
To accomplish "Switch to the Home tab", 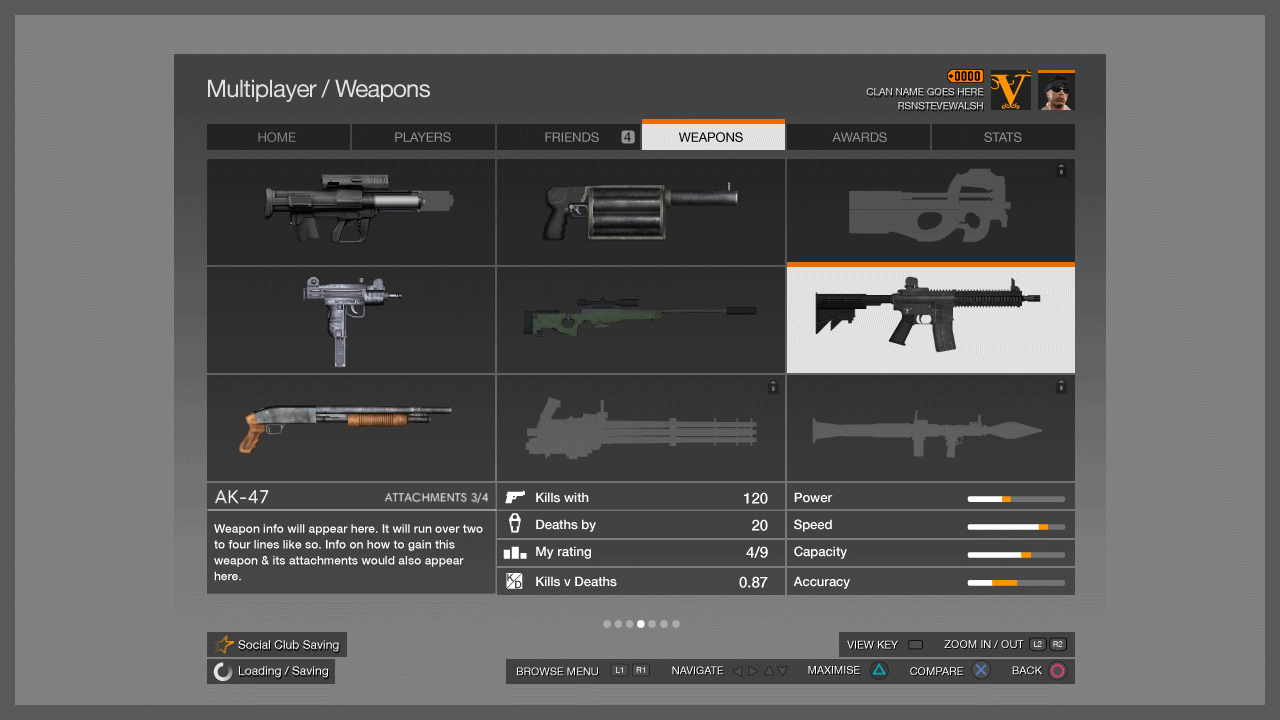I will tap(278, 137).
